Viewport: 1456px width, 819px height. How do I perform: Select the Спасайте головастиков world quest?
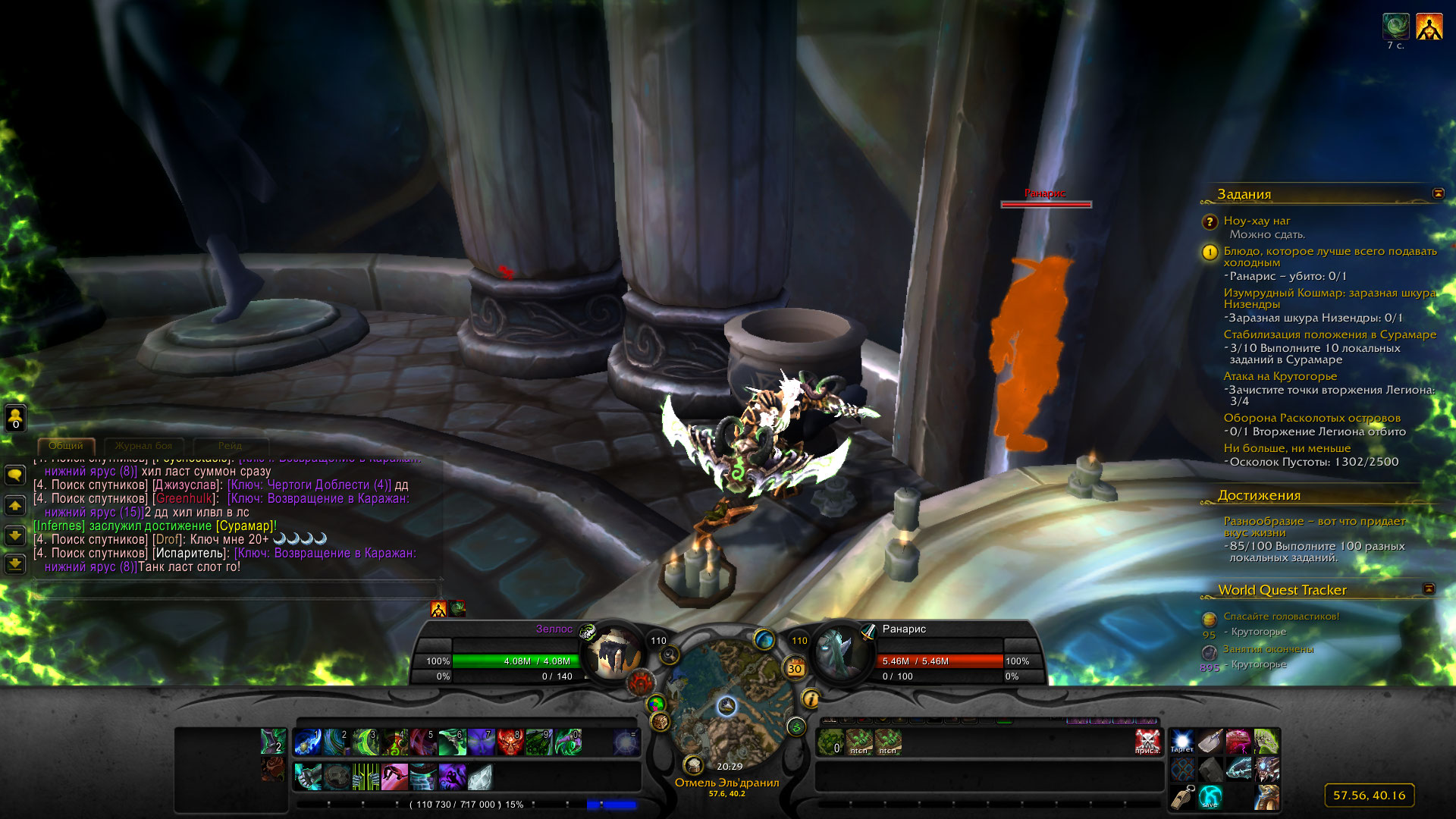[1281, 617]
